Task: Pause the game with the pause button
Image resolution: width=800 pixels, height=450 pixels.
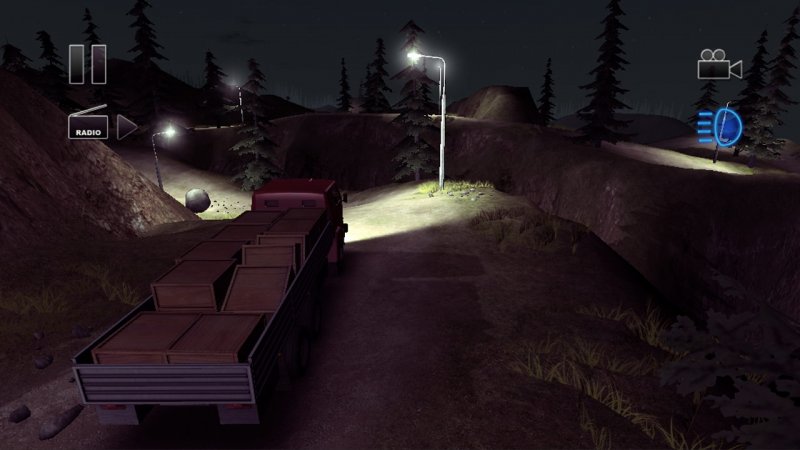Action: [88, 63]
